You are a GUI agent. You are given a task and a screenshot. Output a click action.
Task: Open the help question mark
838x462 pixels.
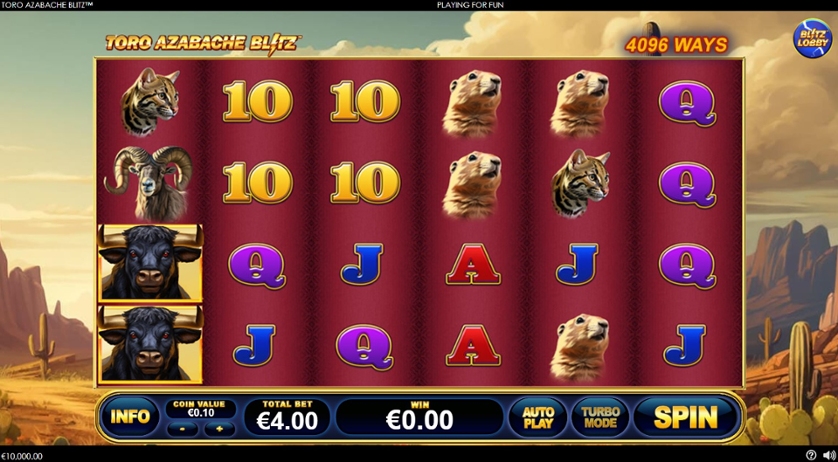(x=811, y=456)
